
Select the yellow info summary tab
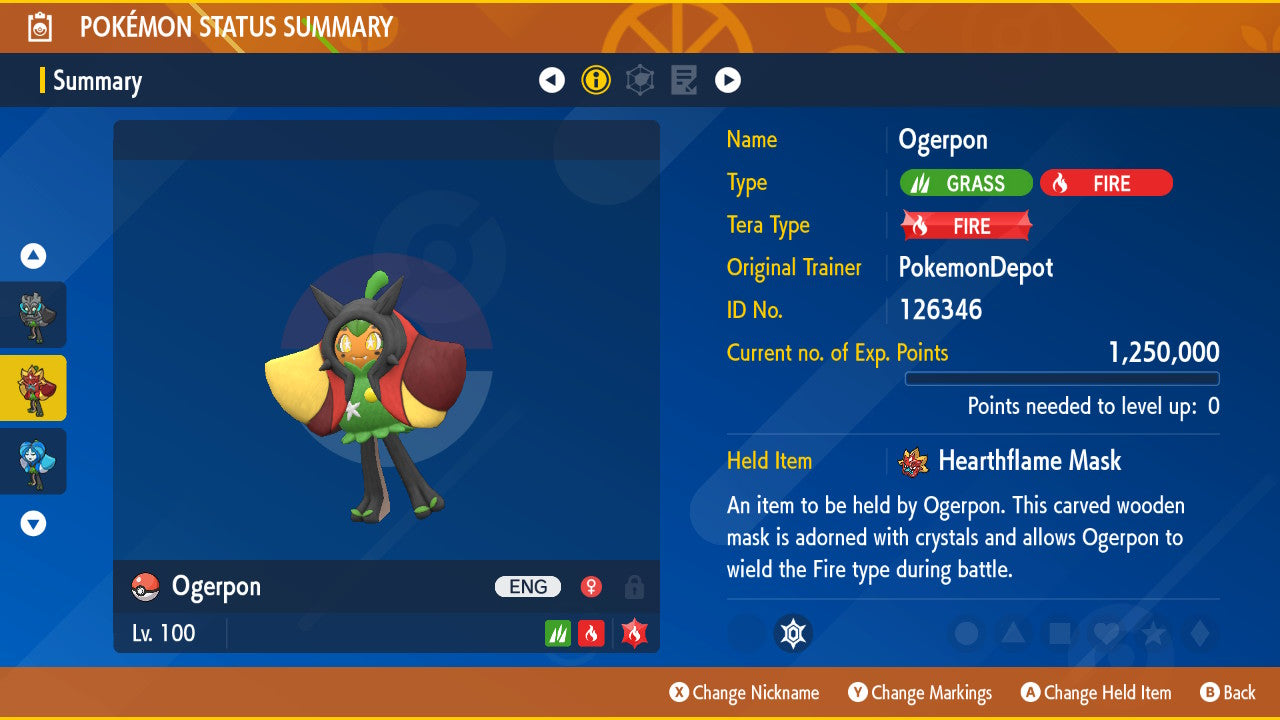(596, 80)
